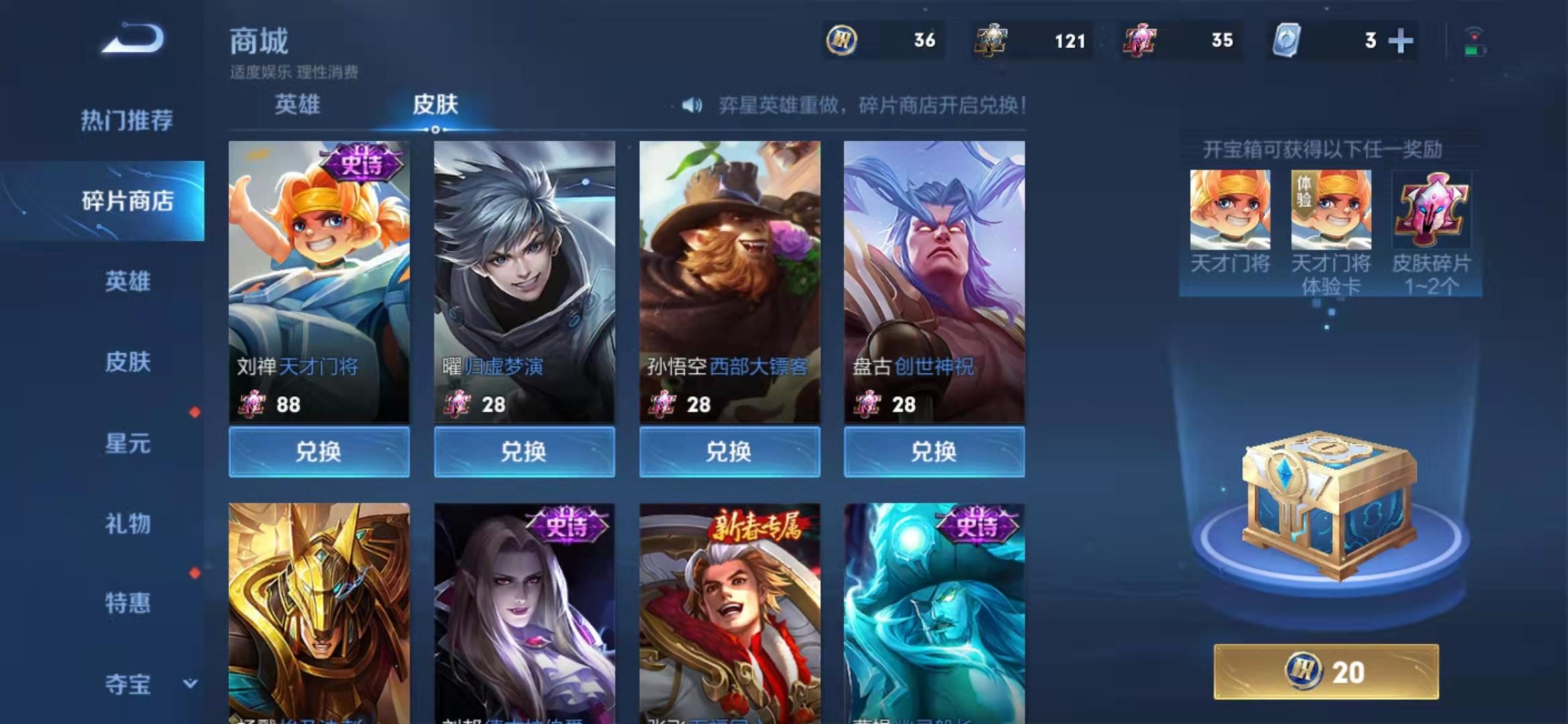Click the 孙悟空 西部大镖客 skin thumbnail
This screenshot has width=1568, height=724.
(730, 268)
